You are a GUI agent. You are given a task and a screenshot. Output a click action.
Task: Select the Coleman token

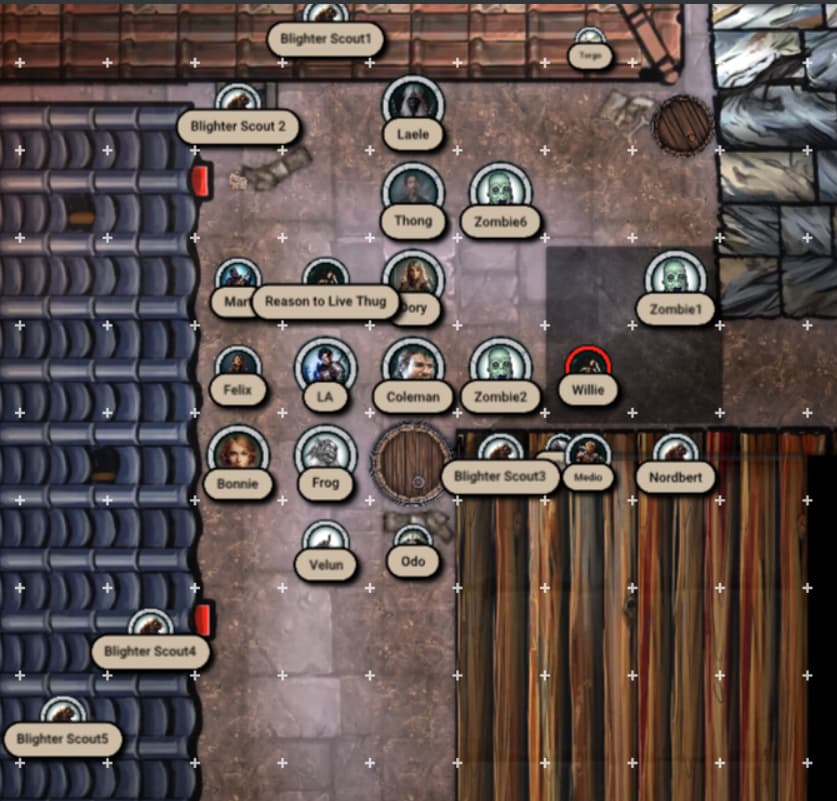point(412,365)
